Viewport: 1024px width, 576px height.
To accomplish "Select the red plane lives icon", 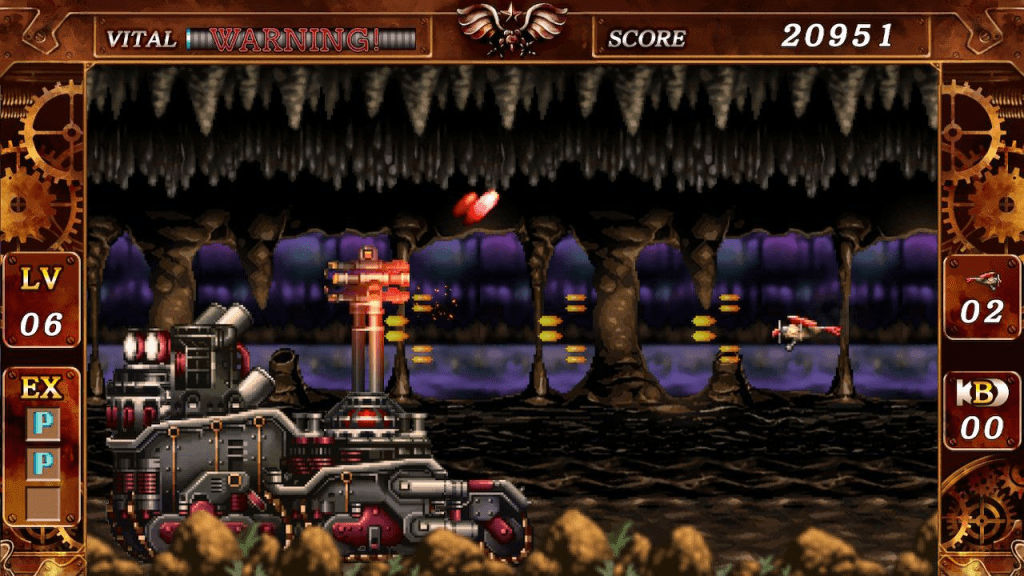I will (982, 281).
